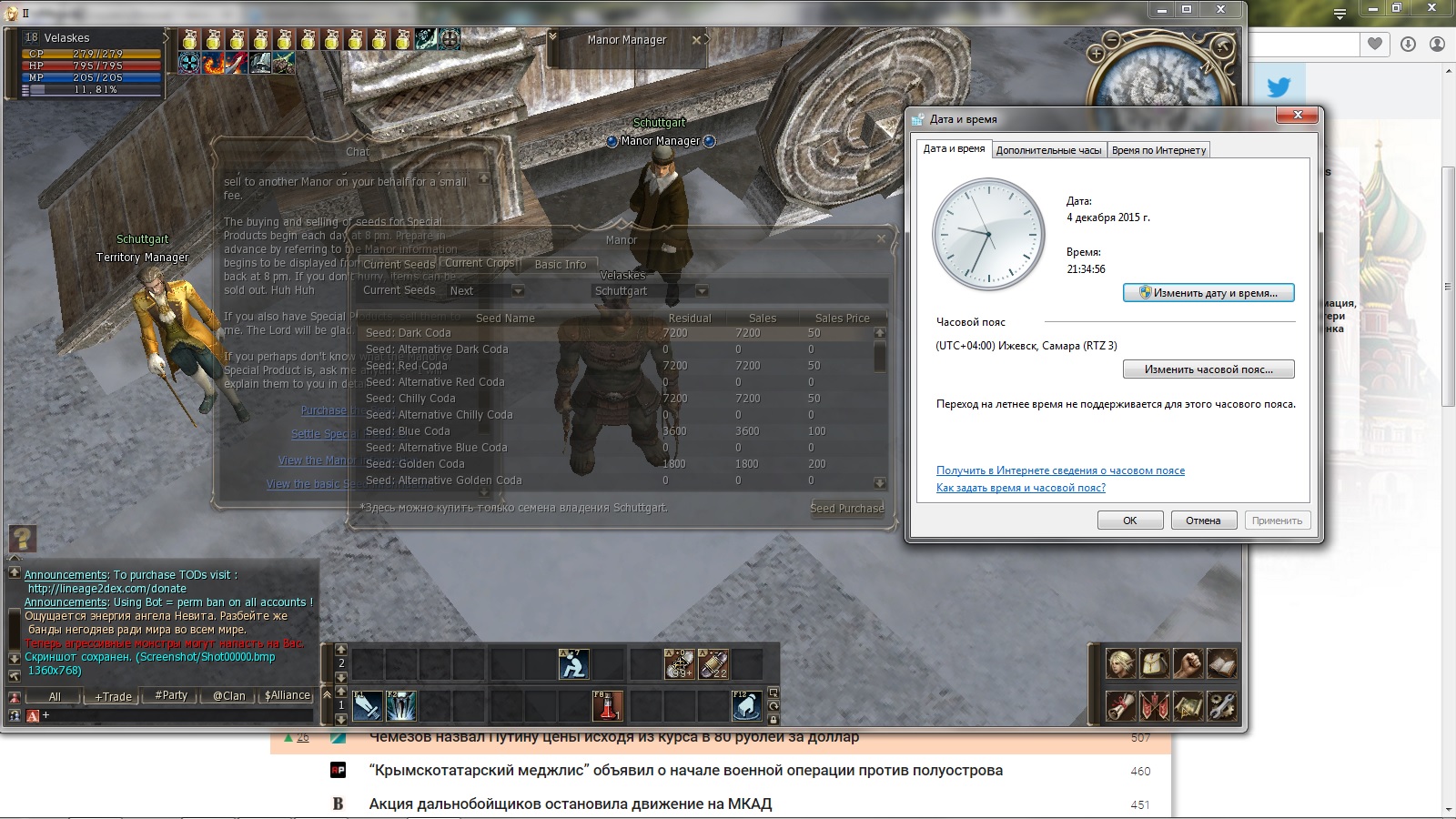Expand the Current Seeds period dropdown
The width and height of the screenshot is (1456, 819).
[x=518, y=291]
